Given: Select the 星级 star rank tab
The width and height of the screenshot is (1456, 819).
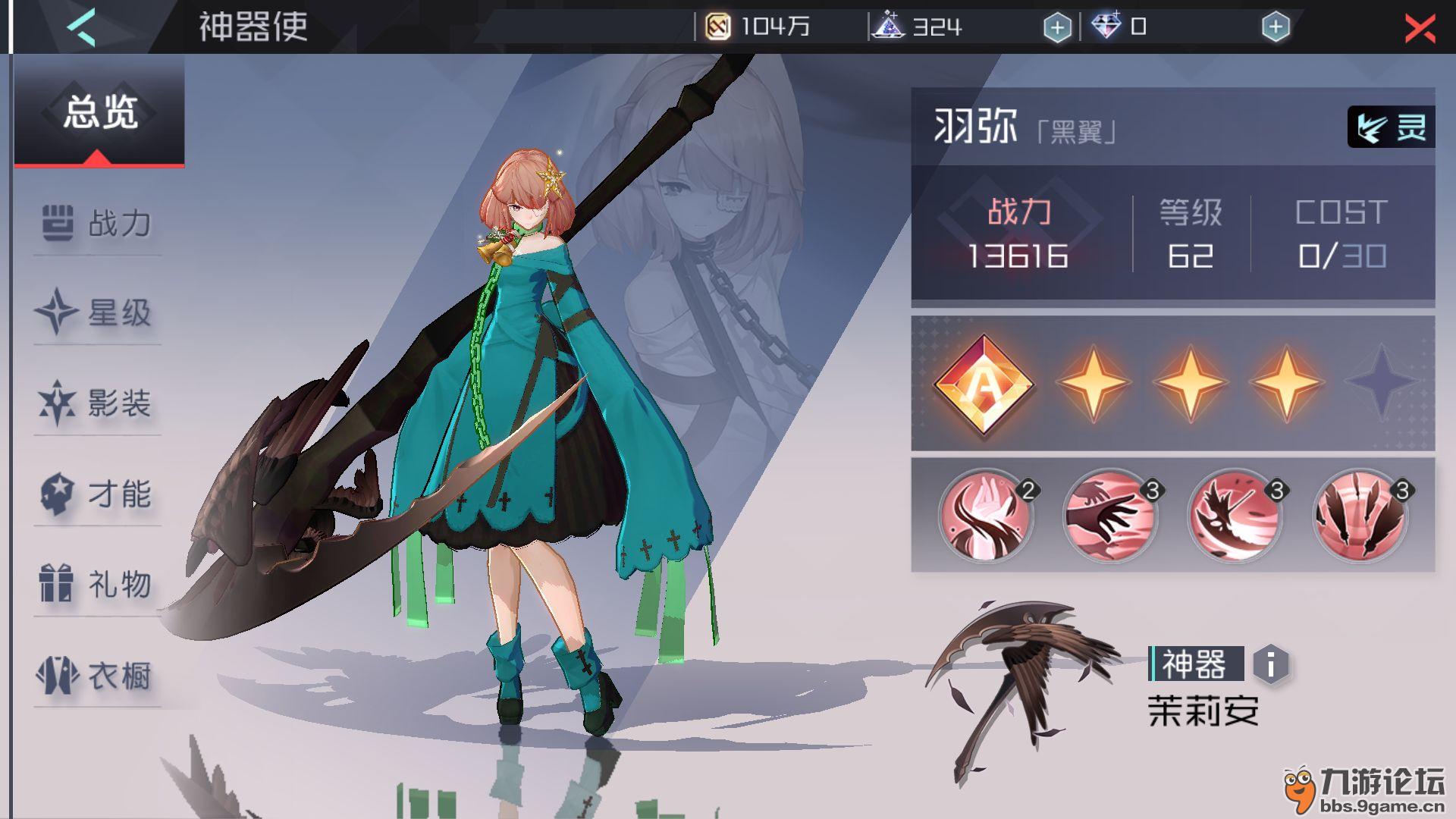Looking at the screenshot, I should (x=97, y=313).
